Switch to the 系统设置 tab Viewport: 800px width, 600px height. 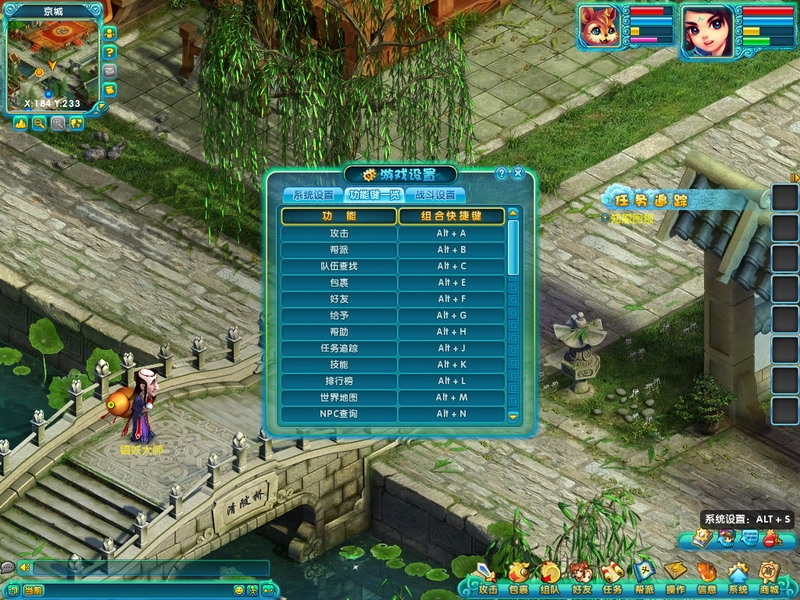(312, 195)
